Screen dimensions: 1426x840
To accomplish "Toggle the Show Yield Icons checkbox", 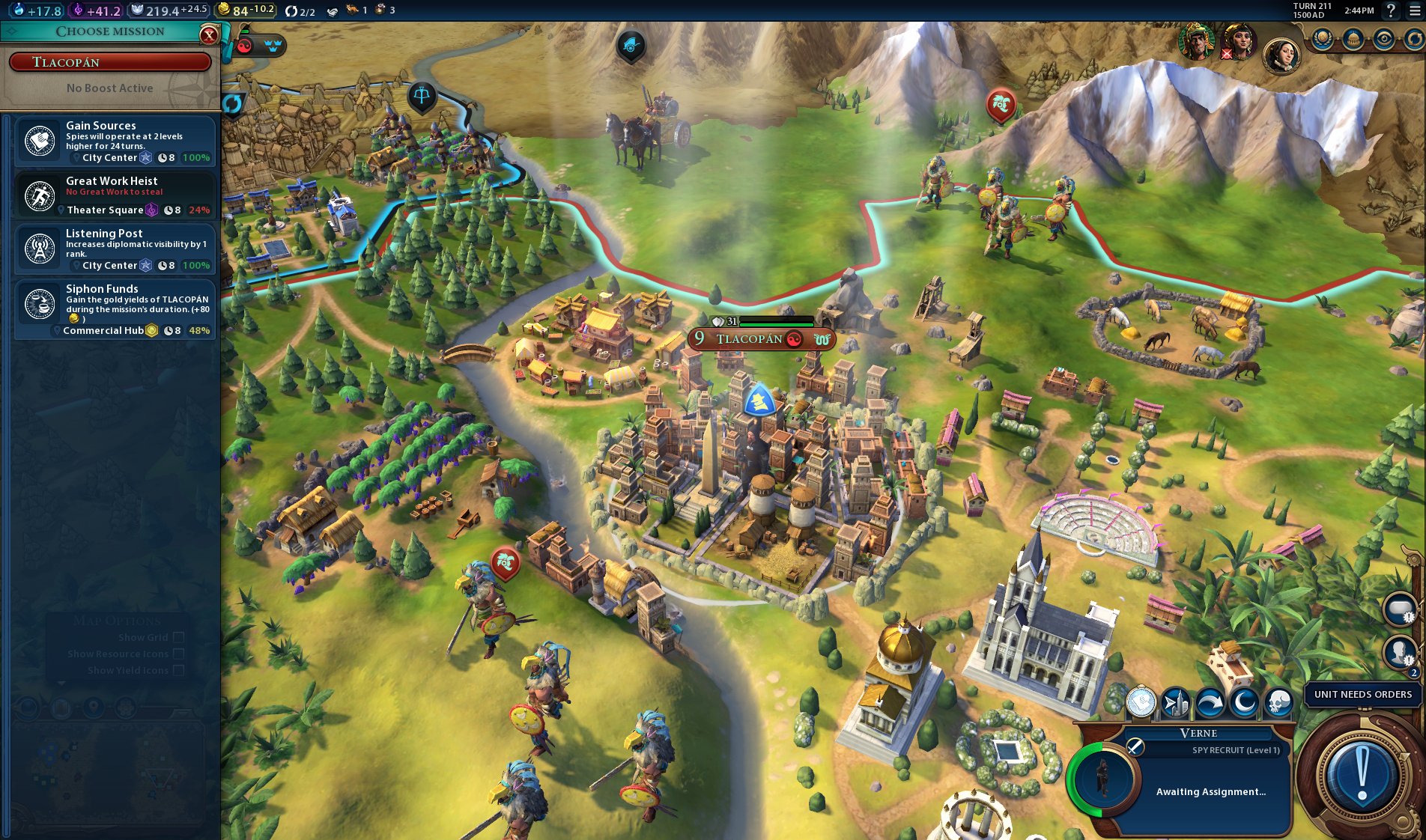I will coord(178,670).
